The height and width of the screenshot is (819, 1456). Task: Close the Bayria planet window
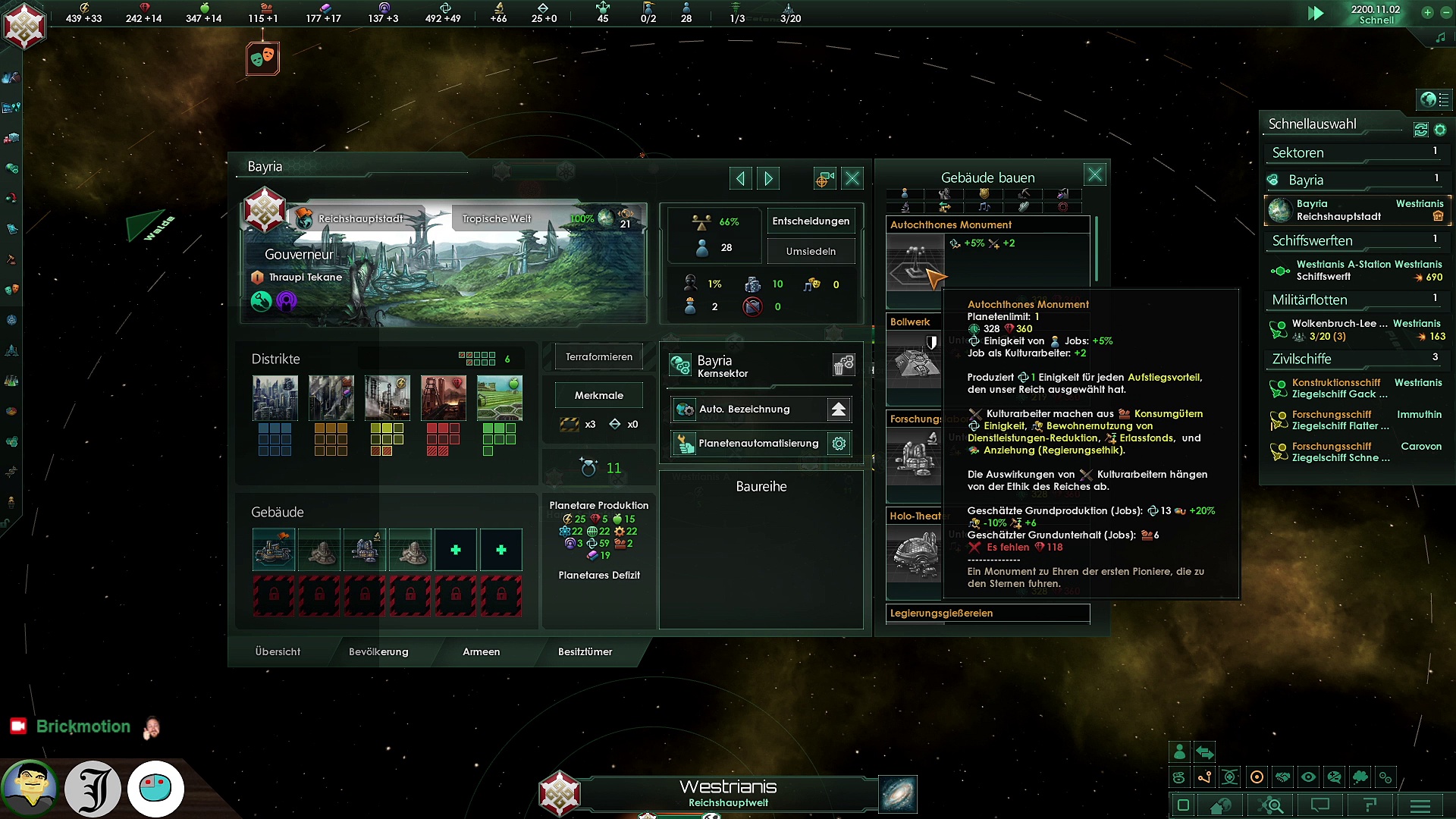pos(852,178)
